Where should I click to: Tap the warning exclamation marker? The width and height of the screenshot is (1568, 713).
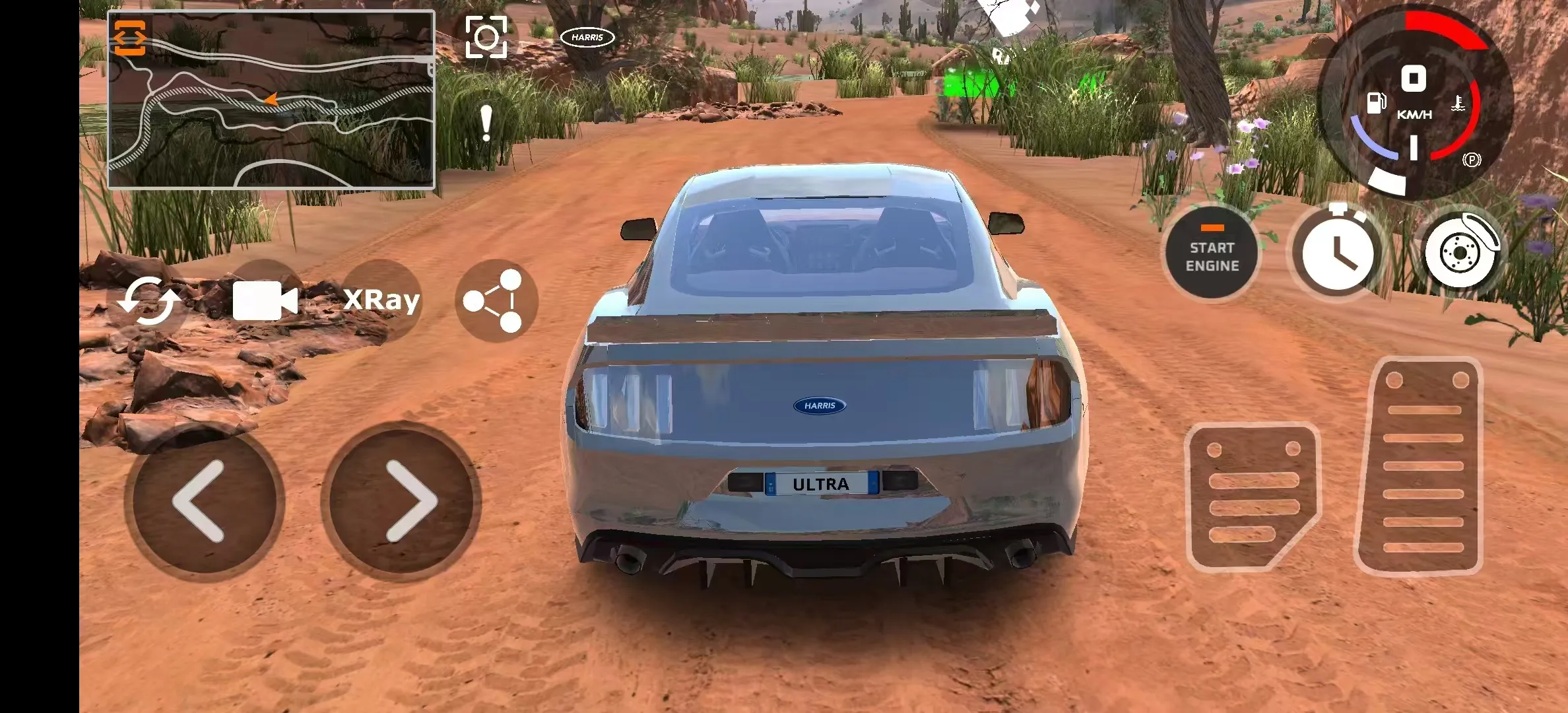[486, 122]
